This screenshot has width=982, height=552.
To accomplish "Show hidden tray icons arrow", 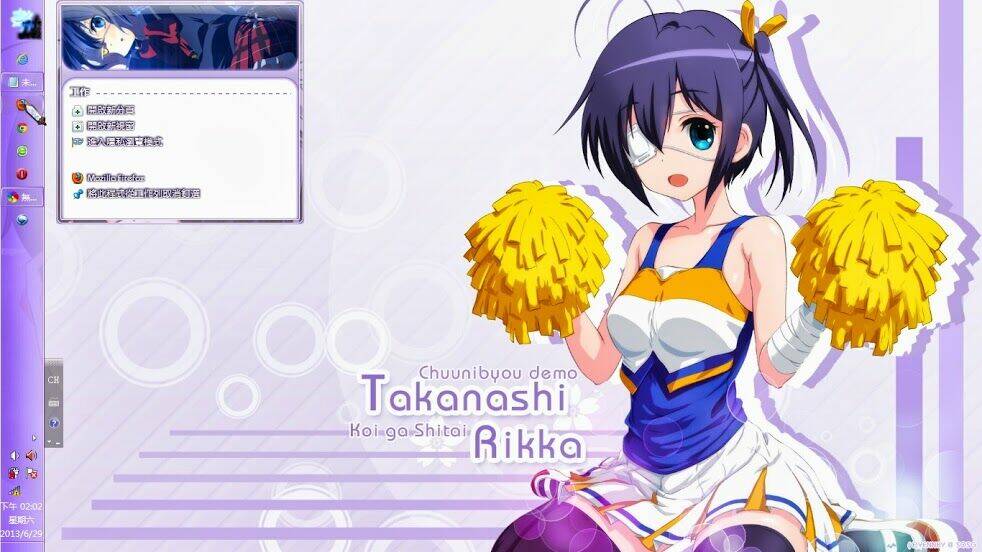I will coord(35,437).
